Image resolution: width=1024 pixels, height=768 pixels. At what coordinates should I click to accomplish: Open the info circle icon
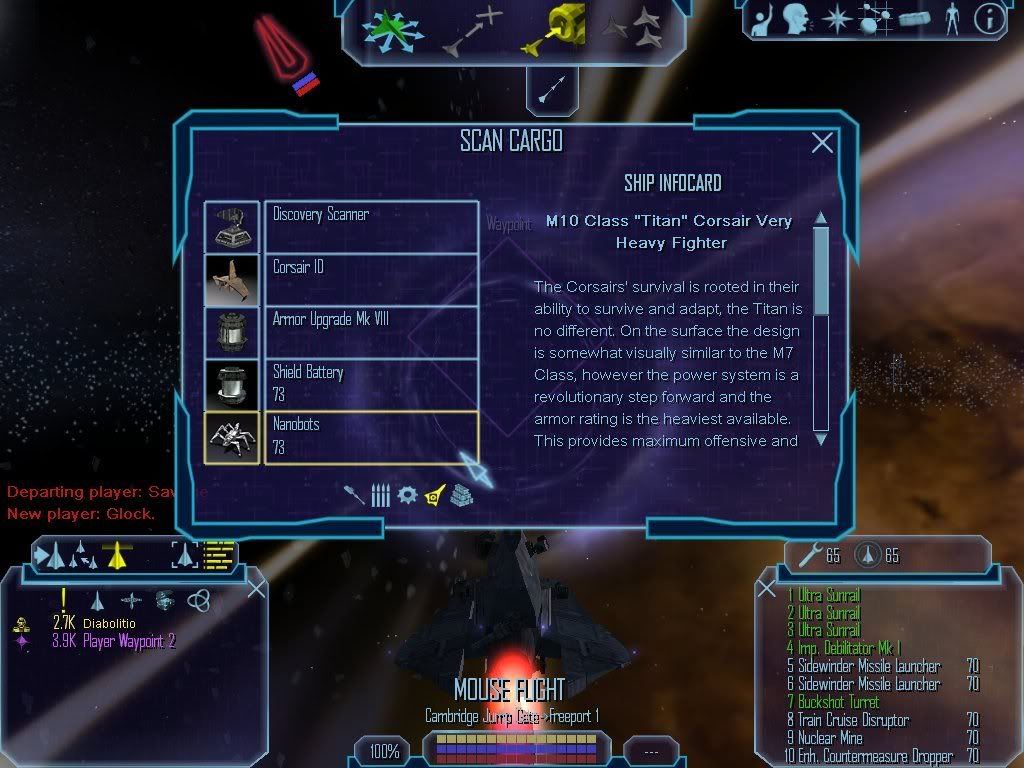pyautogui.click(x=988, y=20)
